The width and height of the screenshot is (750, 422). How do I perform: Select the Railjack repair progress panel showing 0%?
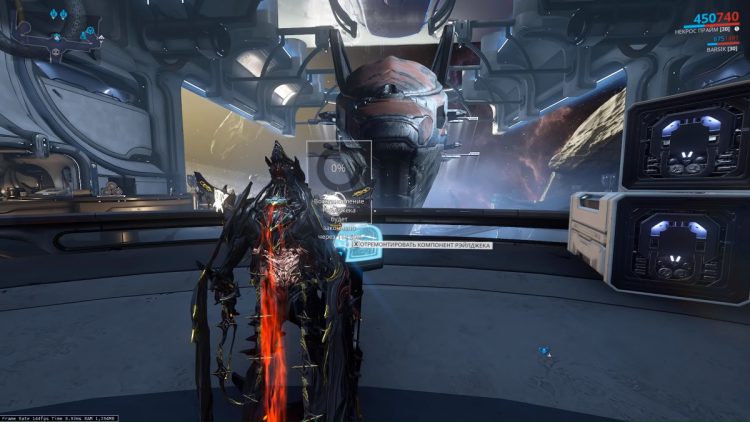[339, 168]
